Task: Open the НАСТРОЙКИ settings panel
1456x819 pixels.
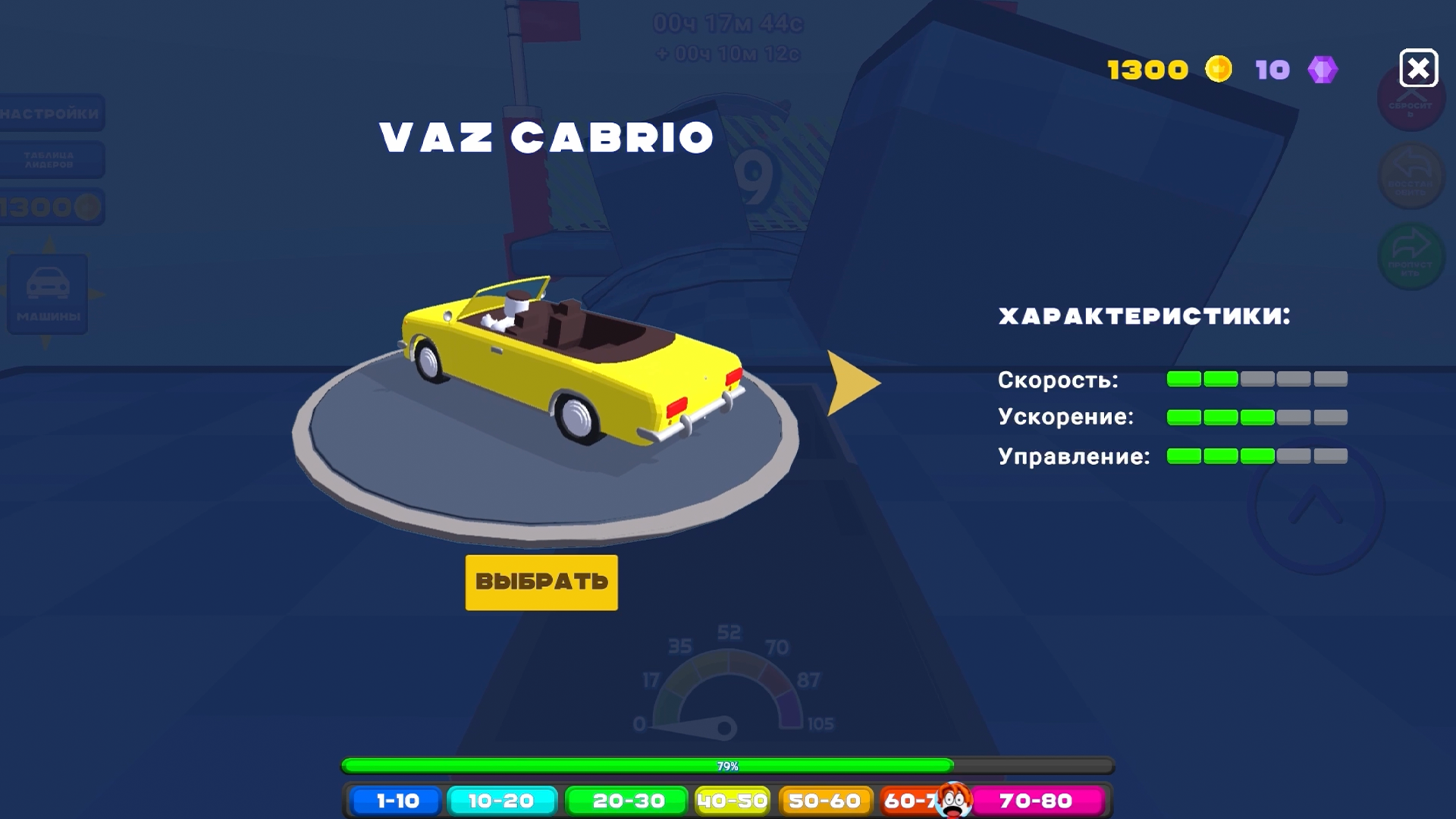Action: pyautogui.click(x=51, y=114)
